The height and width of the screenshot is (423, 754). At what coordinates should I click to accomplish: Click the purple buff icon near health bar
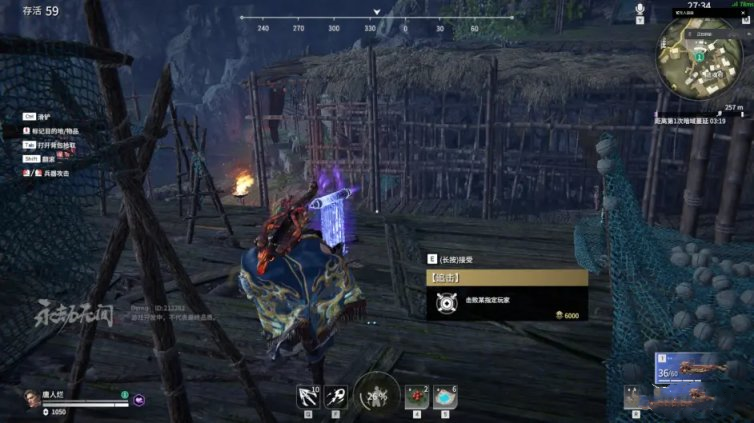pyautogui.click(x=140, y=400)
